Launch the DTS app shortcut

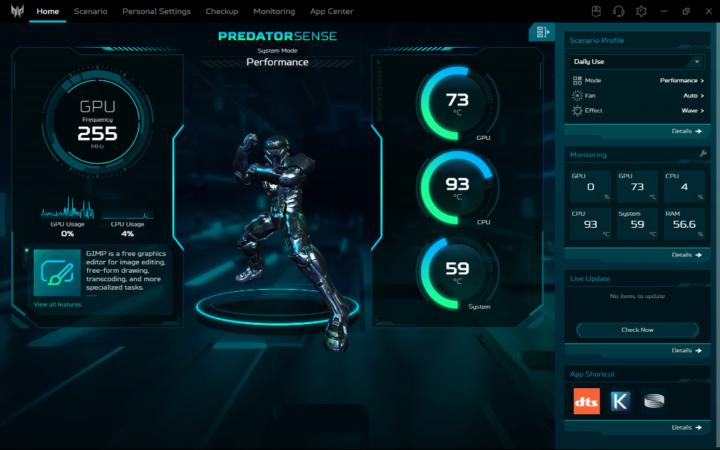(587, 401)
